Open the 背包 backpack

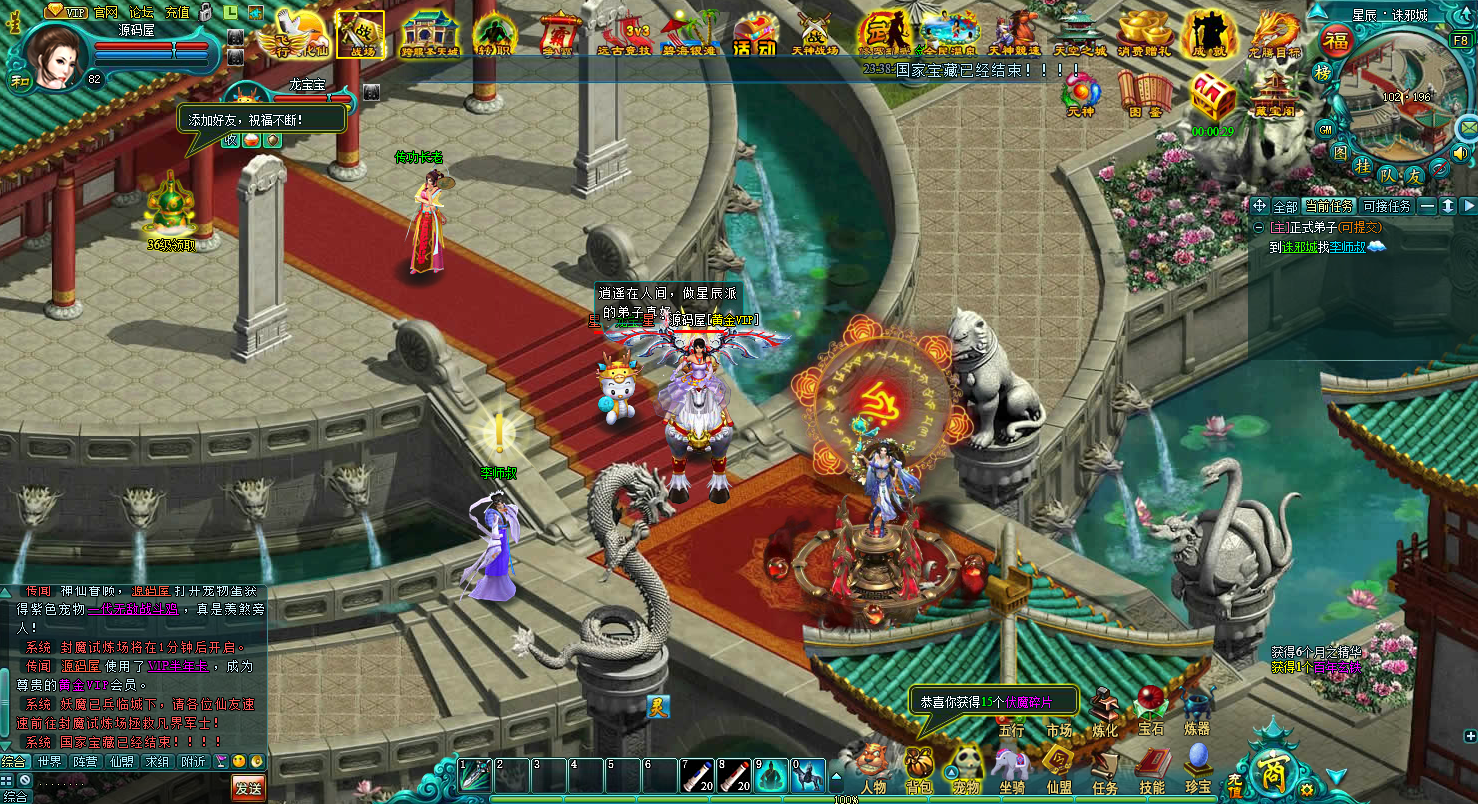918,769
